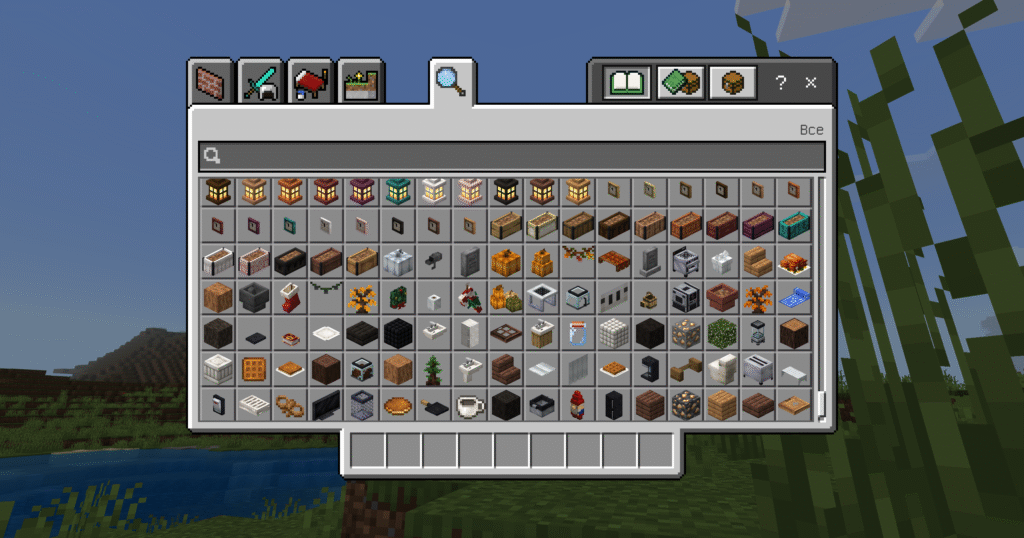
Task: Open the question mark help button
Action: tap(781, 83)
